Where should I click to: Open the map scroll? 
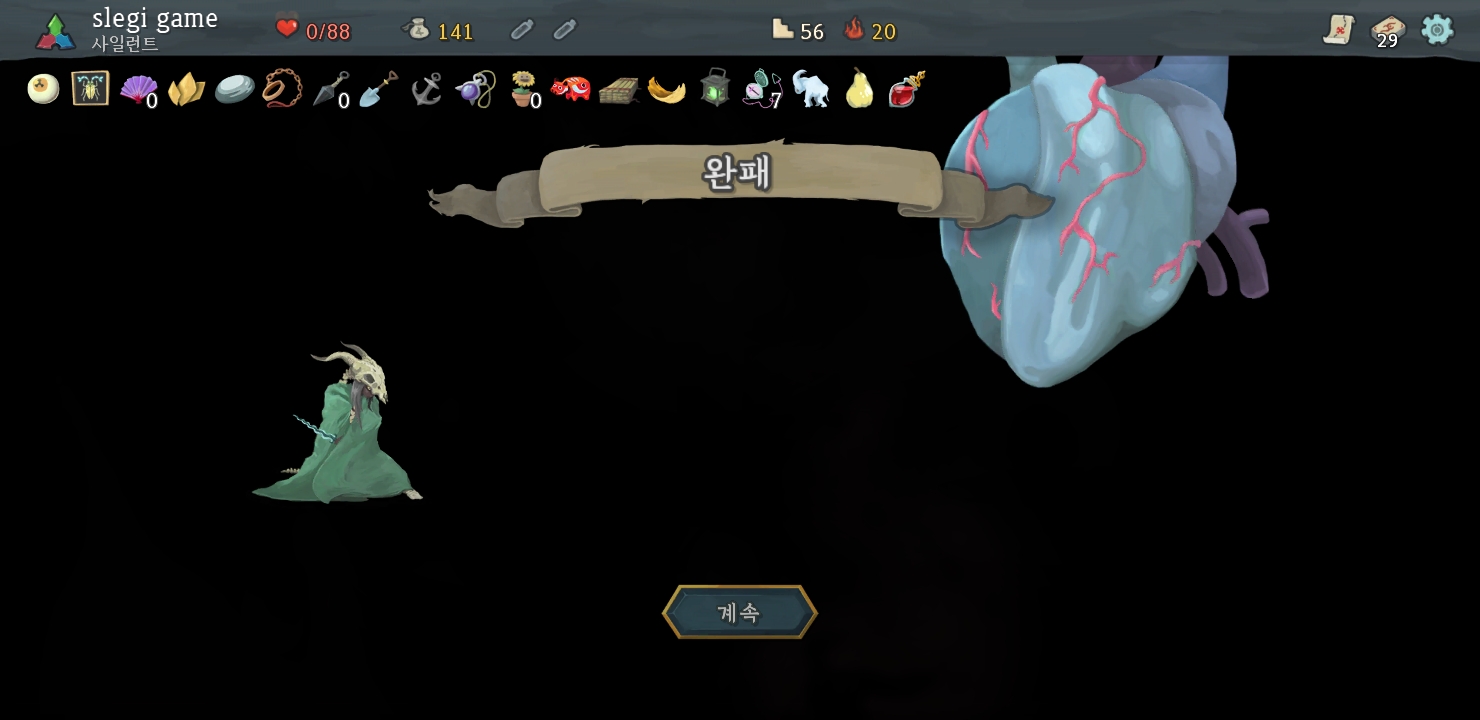pos(1338,30)
